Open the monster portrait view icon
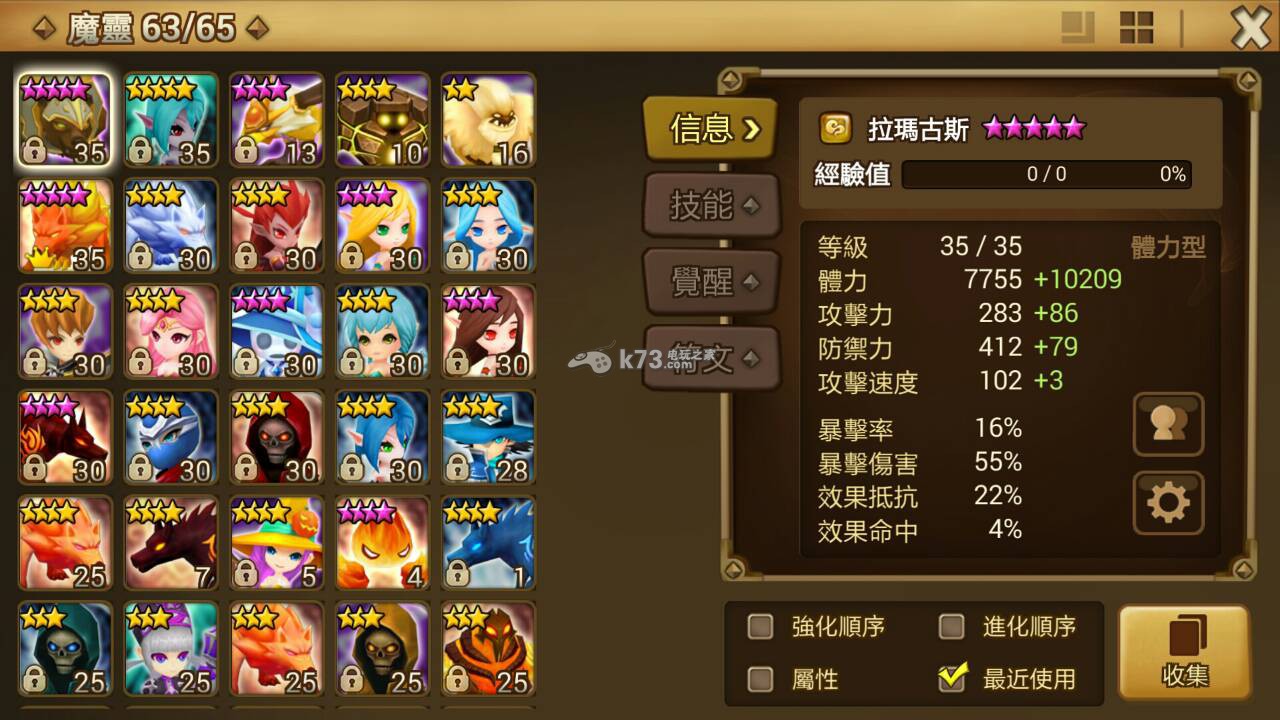The height and width of the screenshot is (720, 1280). (1168, 424)
